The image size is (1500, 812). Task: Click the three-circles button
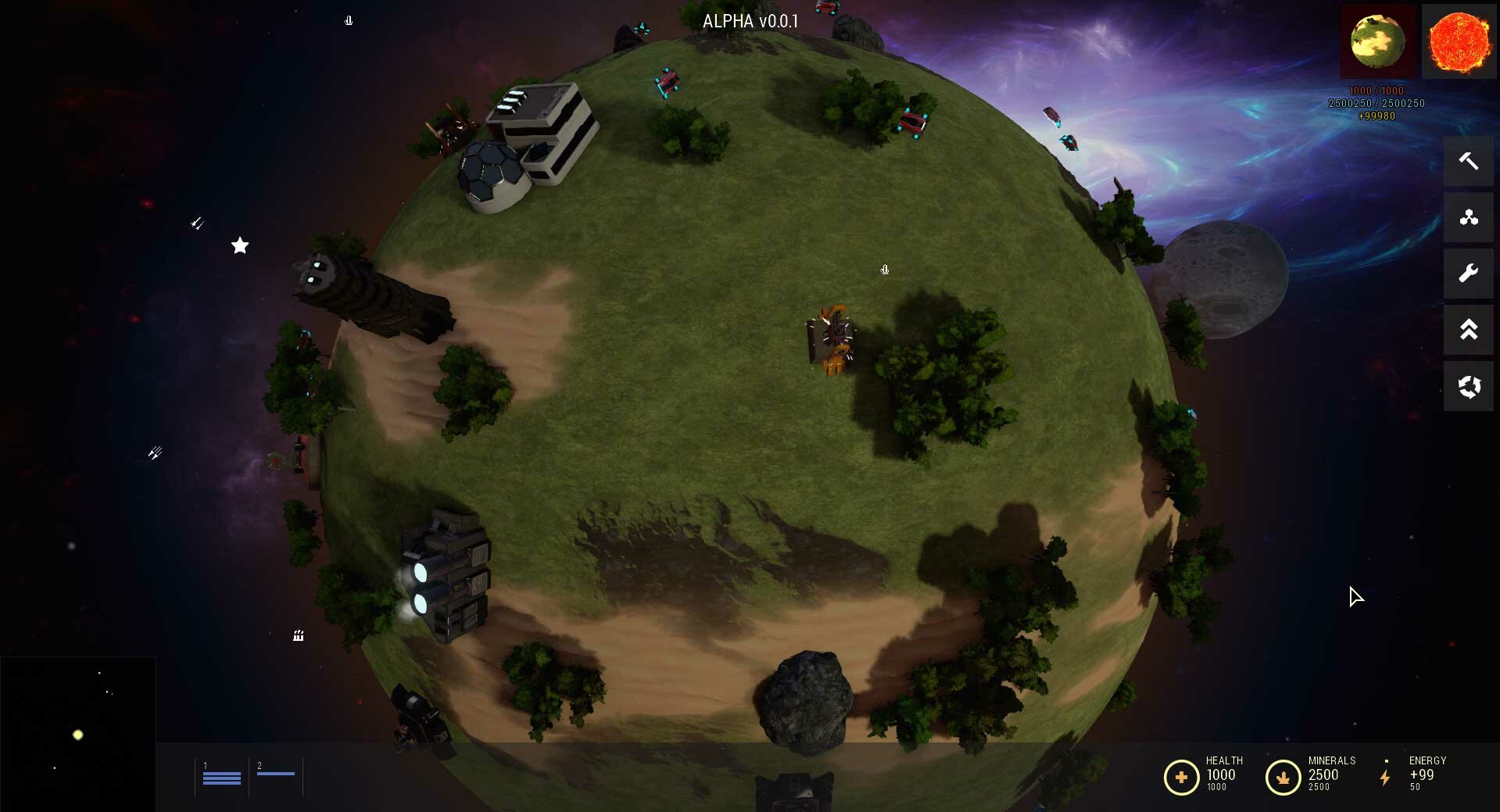tap(1468, 217)
